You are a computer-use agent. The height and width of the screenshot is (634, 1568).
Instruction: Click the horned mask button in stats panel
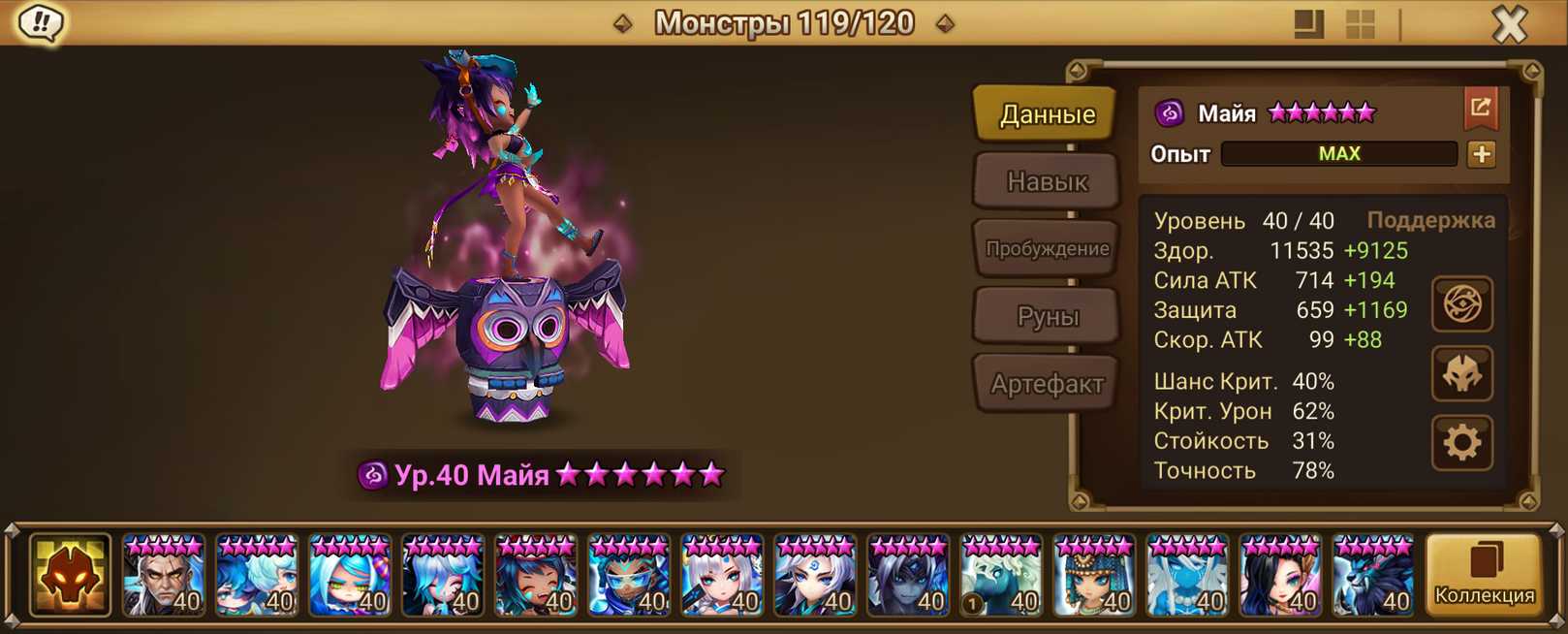(x=1461, y=374)
